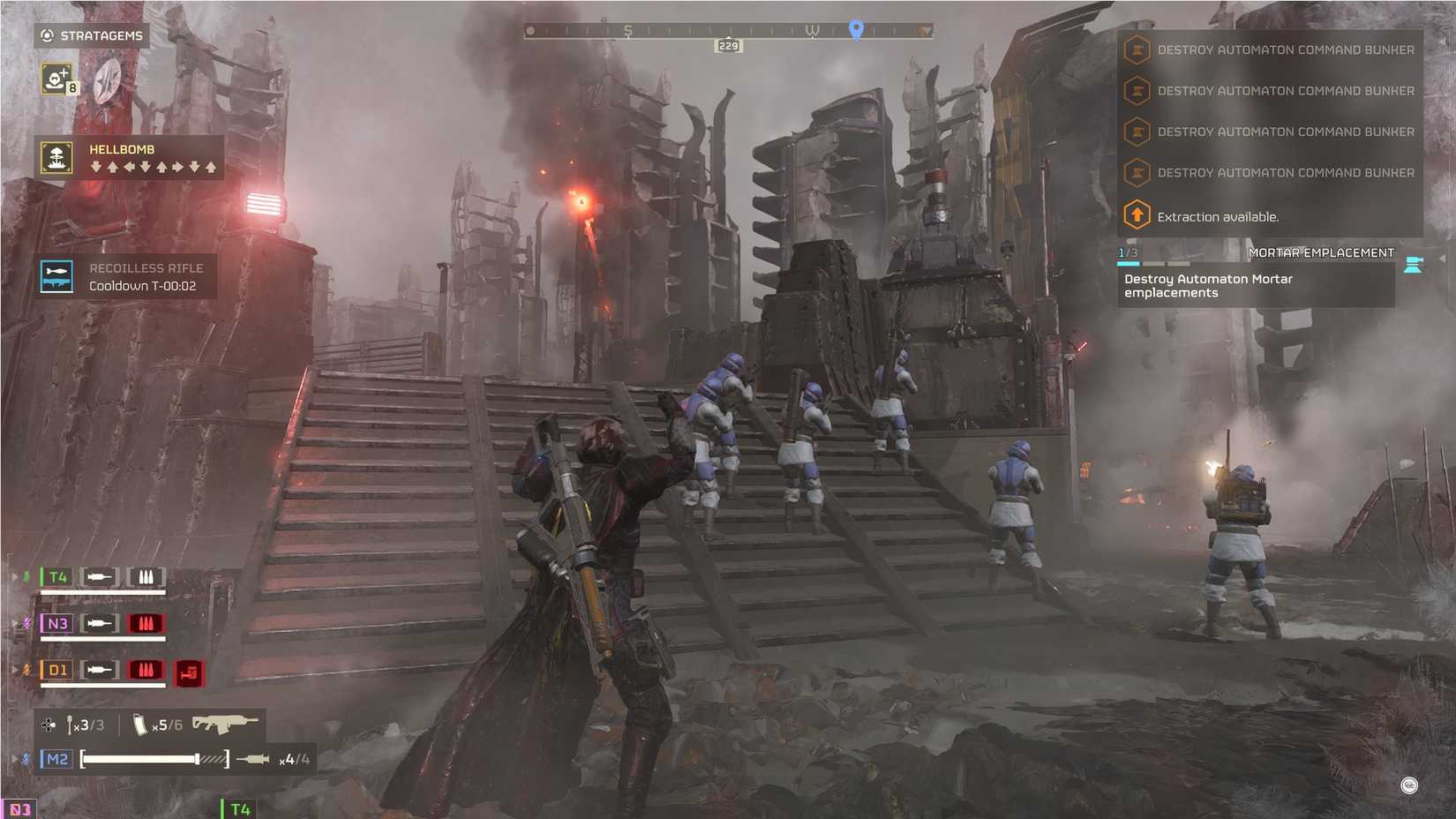The height and width of the screenshot is (819, 1456).
Task: Click the grenade icon showing x3/3
Action: pyautogui.click(x=71, y=724)
